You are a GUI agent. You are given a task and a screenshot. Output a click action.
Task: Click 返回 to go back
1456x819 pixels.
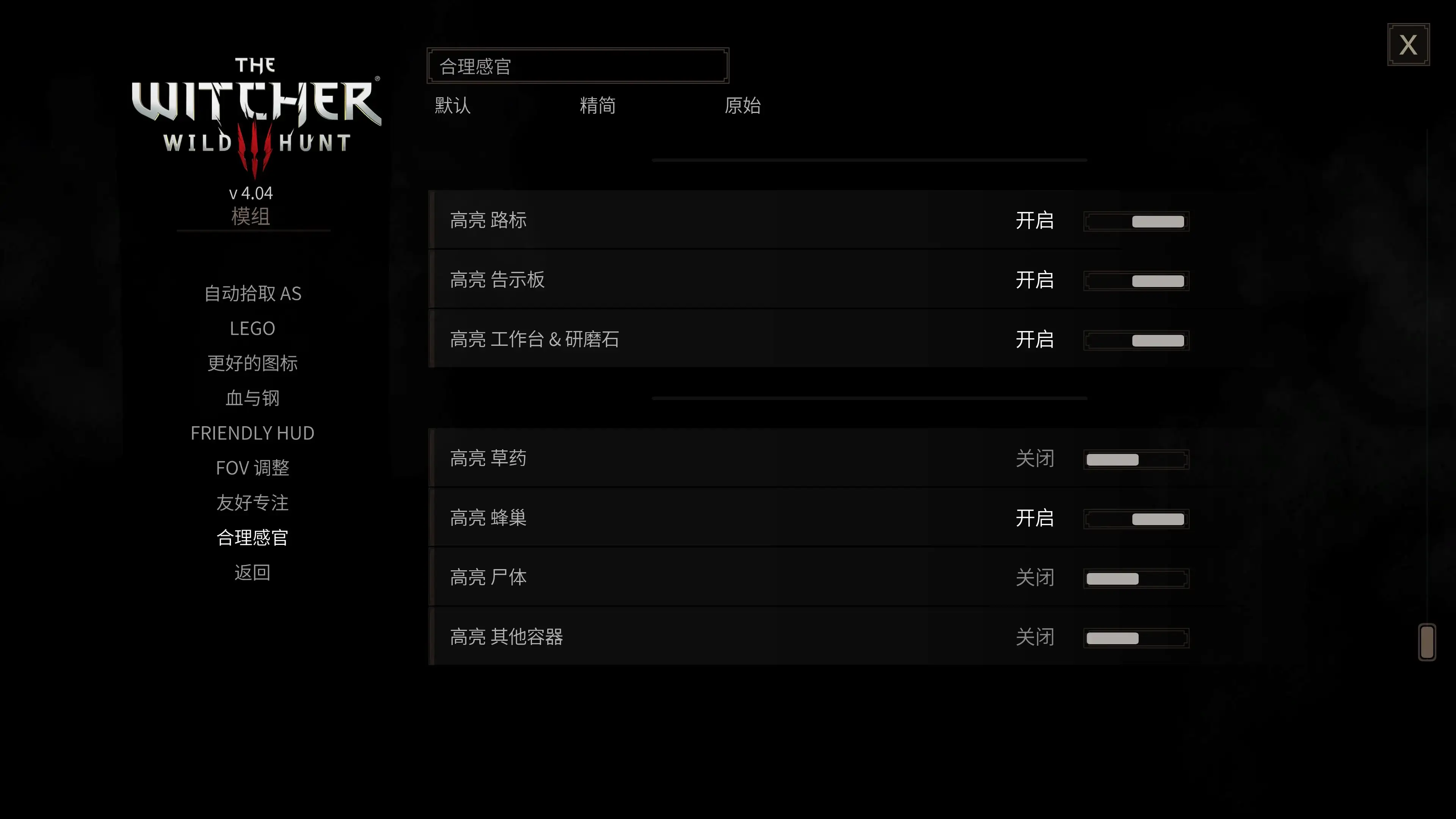click(x=253, y=573)
